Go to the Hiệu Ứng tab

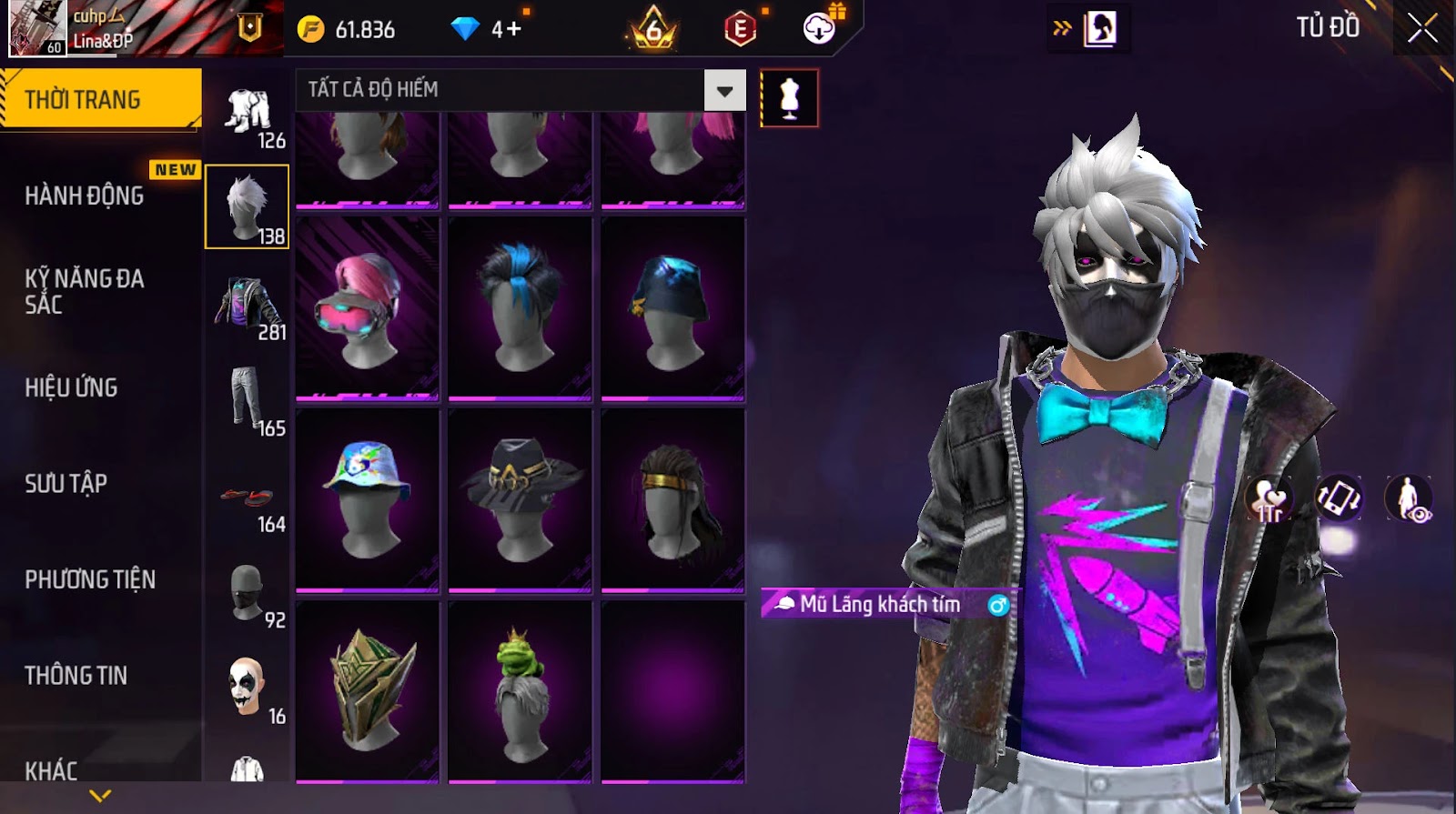[71, 387]
